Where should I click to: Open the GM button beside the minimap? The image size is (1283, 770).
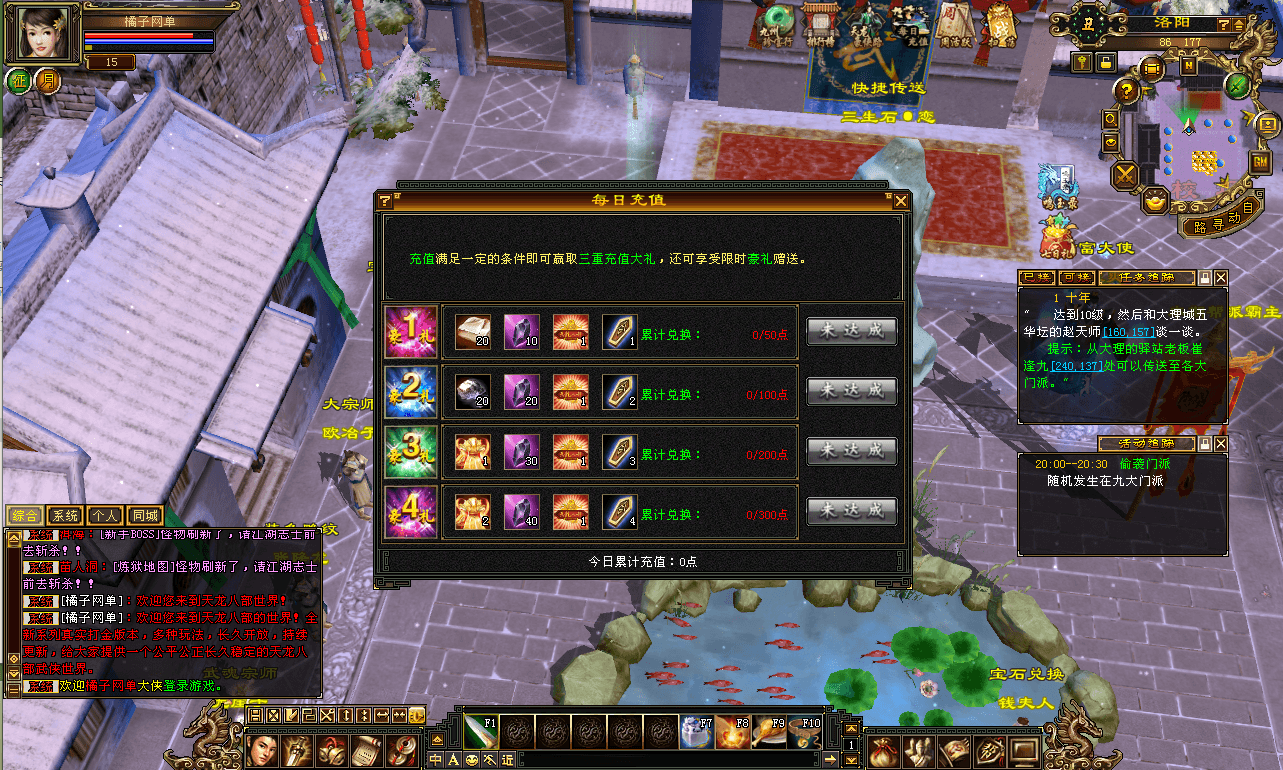click(x=1260, y=161)
